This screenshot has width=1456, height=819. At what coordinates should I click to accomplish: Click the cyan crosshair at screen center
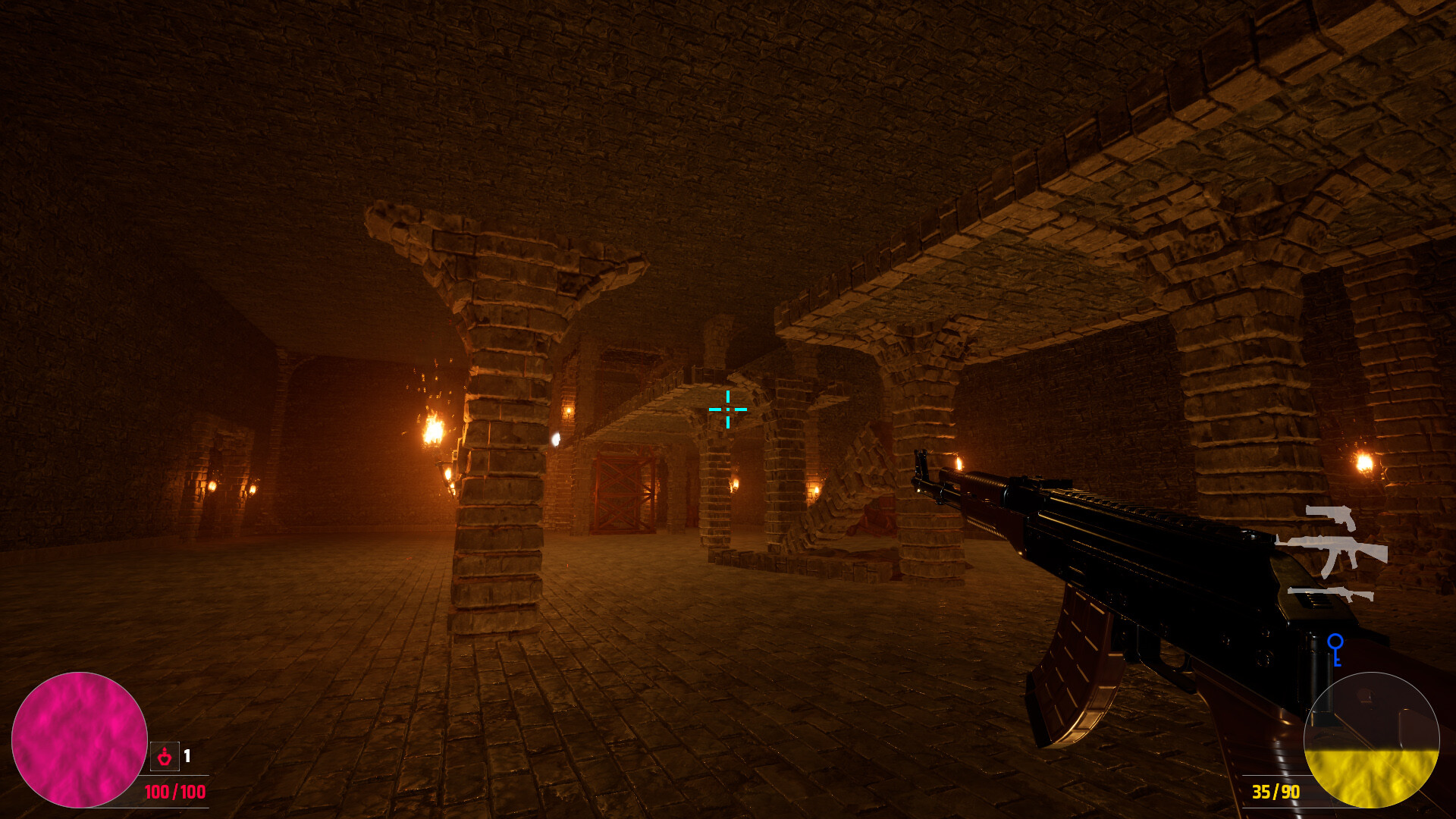(727, 409)
